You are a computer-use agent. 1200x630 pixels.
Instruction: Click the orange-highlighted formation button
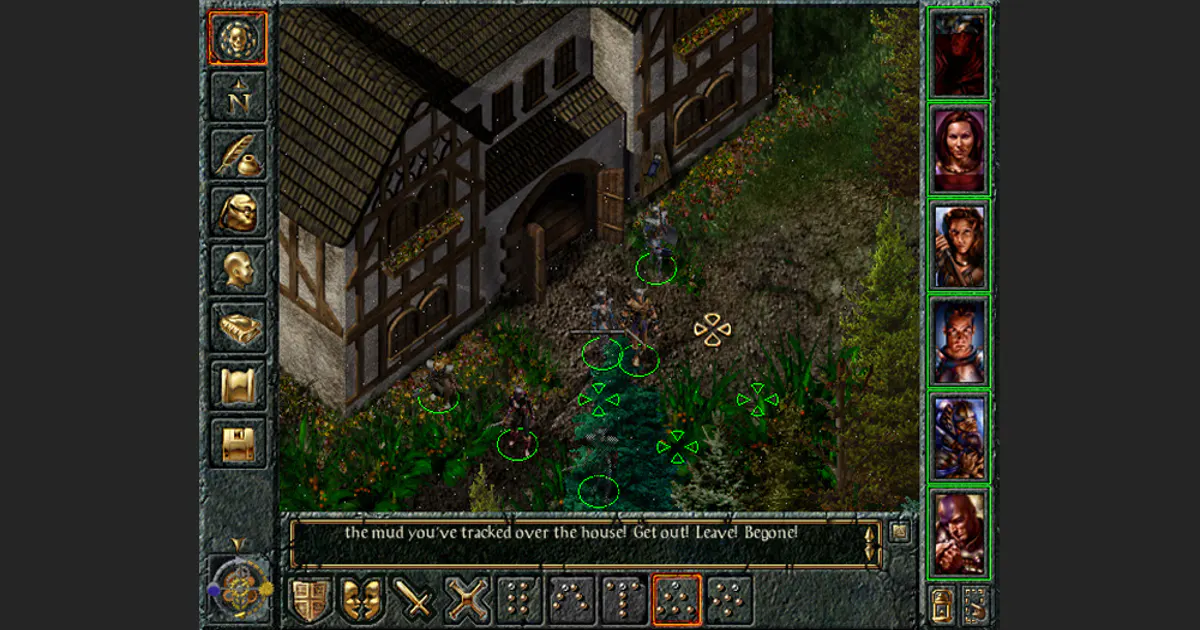pyautogui.click(x=677, y=600)
